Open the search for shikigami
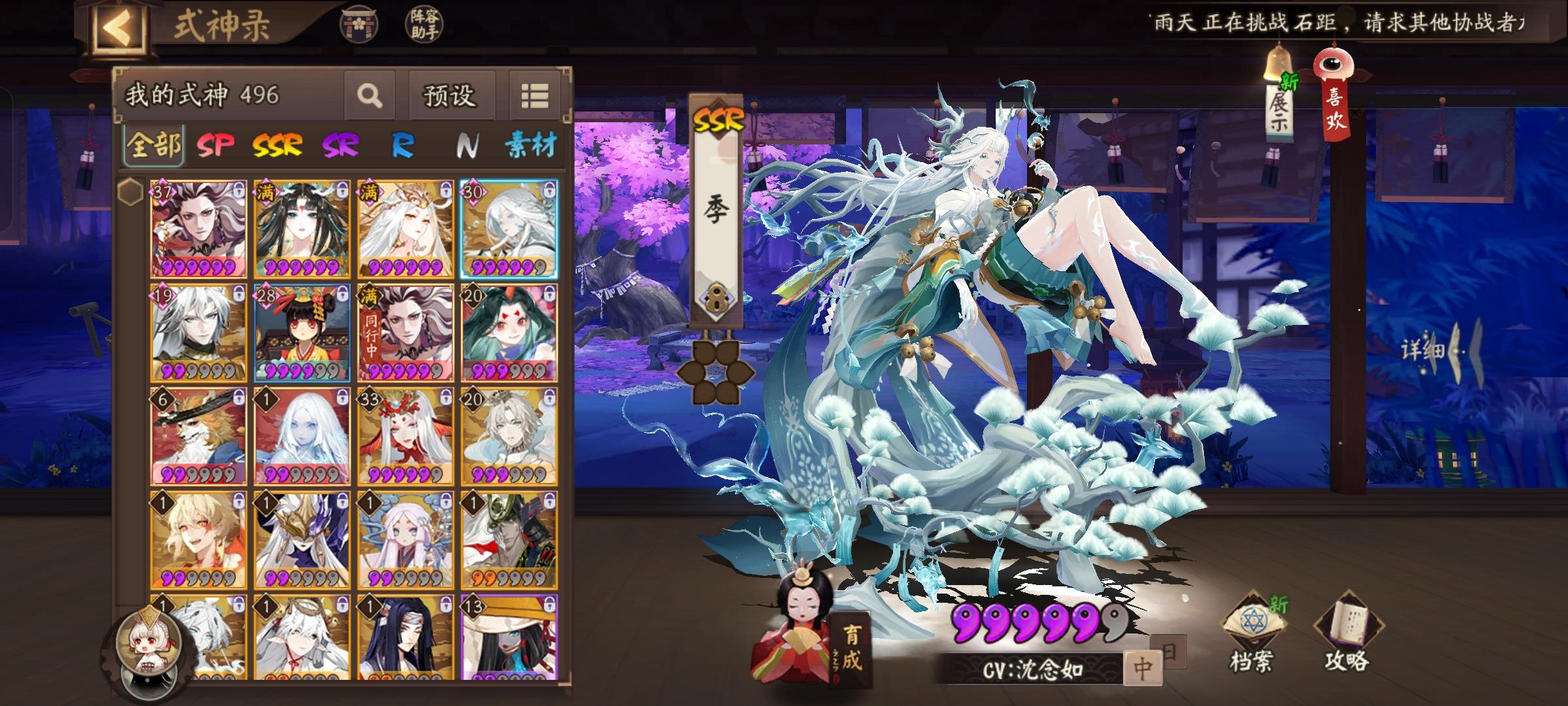This screenshot has height=706, width=1568. pos(370,95)
